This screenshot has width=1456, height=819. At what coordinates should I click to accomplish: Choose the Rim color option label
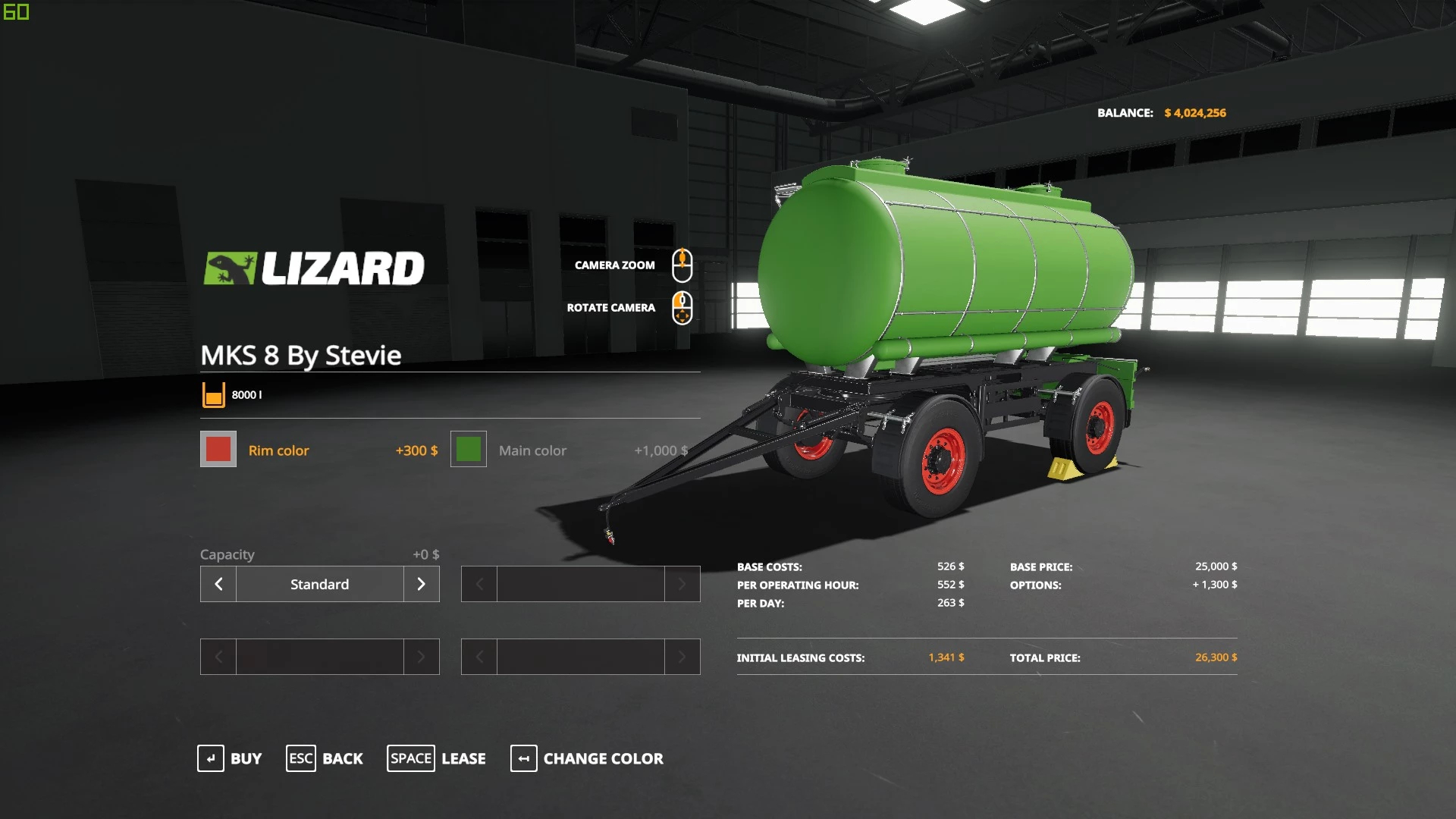pyautogui.click(x=278, y=450)
